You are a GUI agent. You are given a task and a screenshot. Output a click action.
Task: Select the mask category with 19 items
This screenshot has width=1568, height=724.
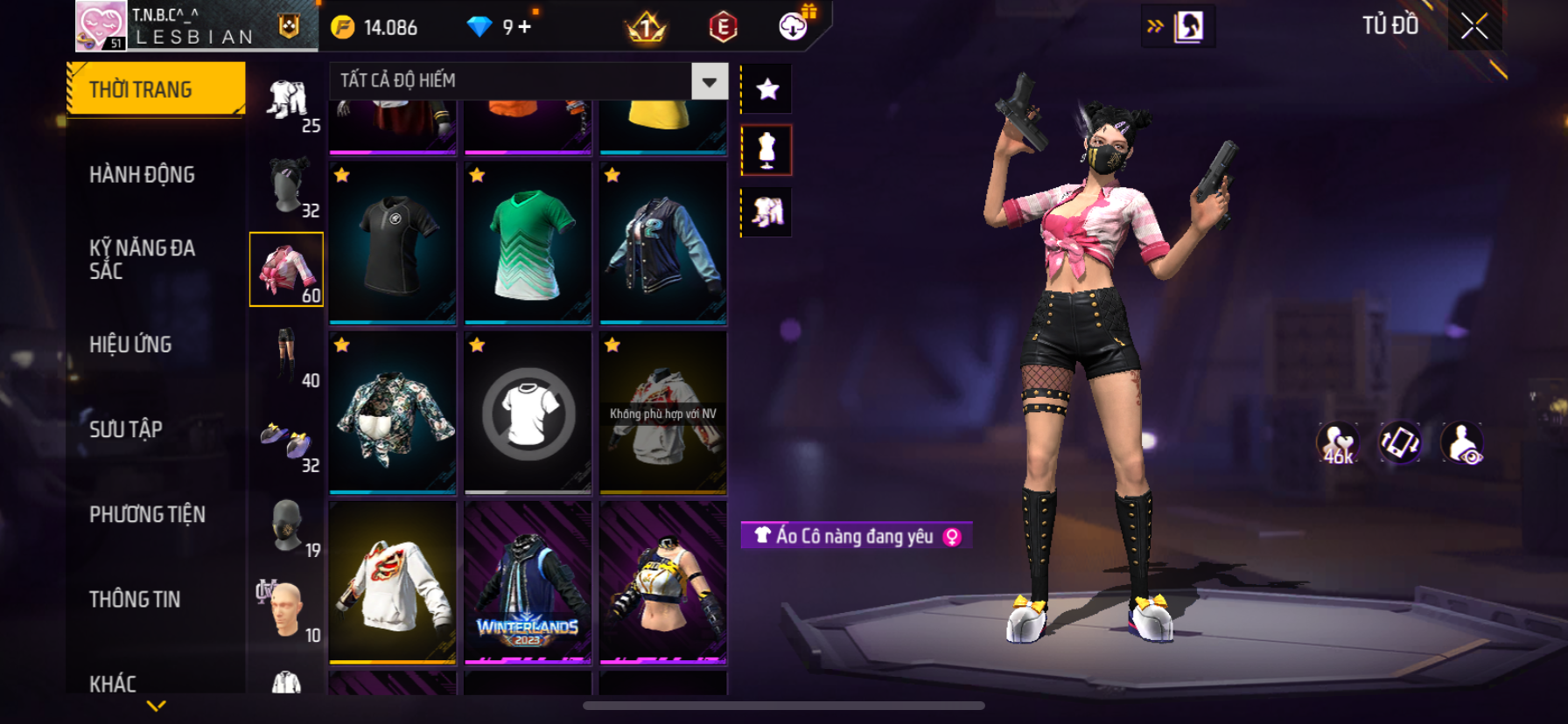(x=287, y=526)
